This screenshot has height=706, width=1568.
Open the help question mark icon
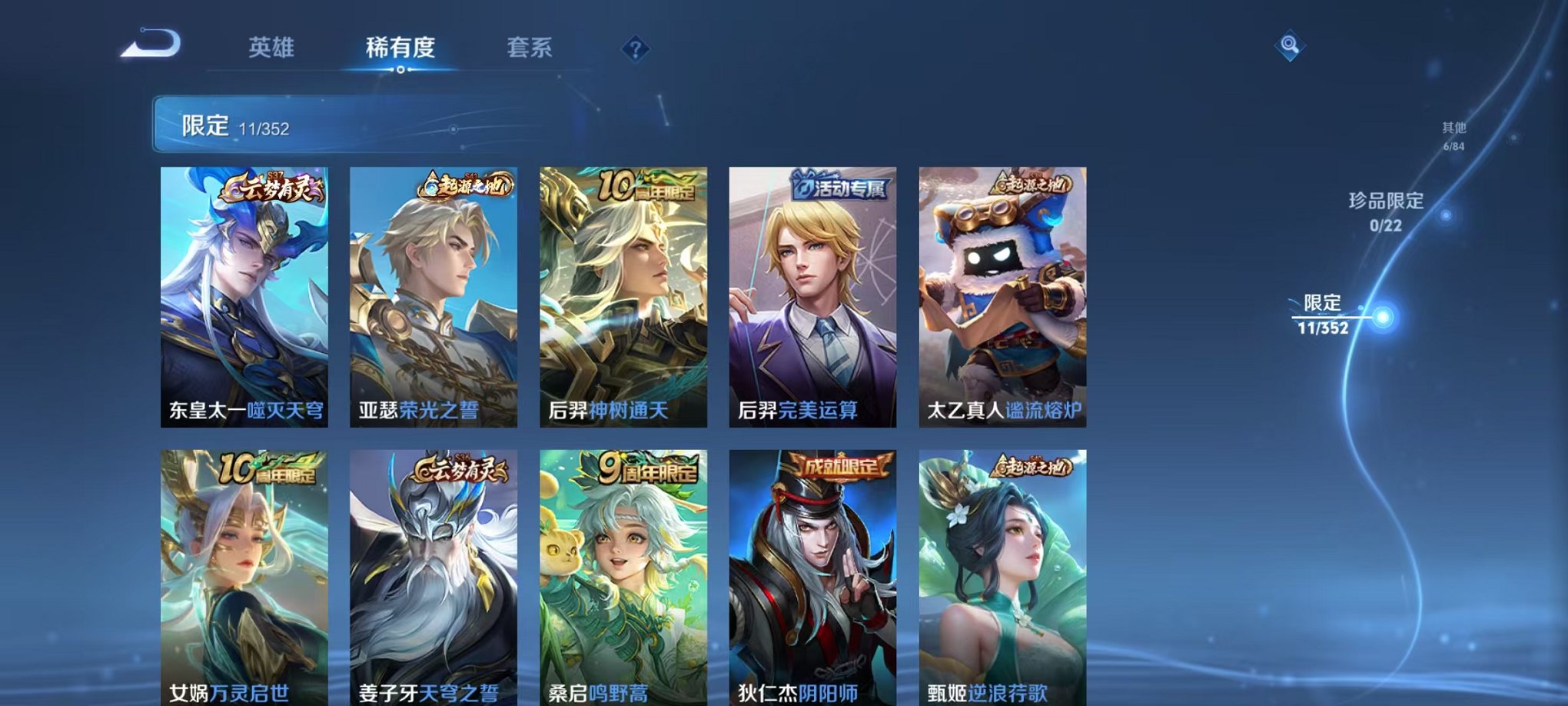[635, 49]
